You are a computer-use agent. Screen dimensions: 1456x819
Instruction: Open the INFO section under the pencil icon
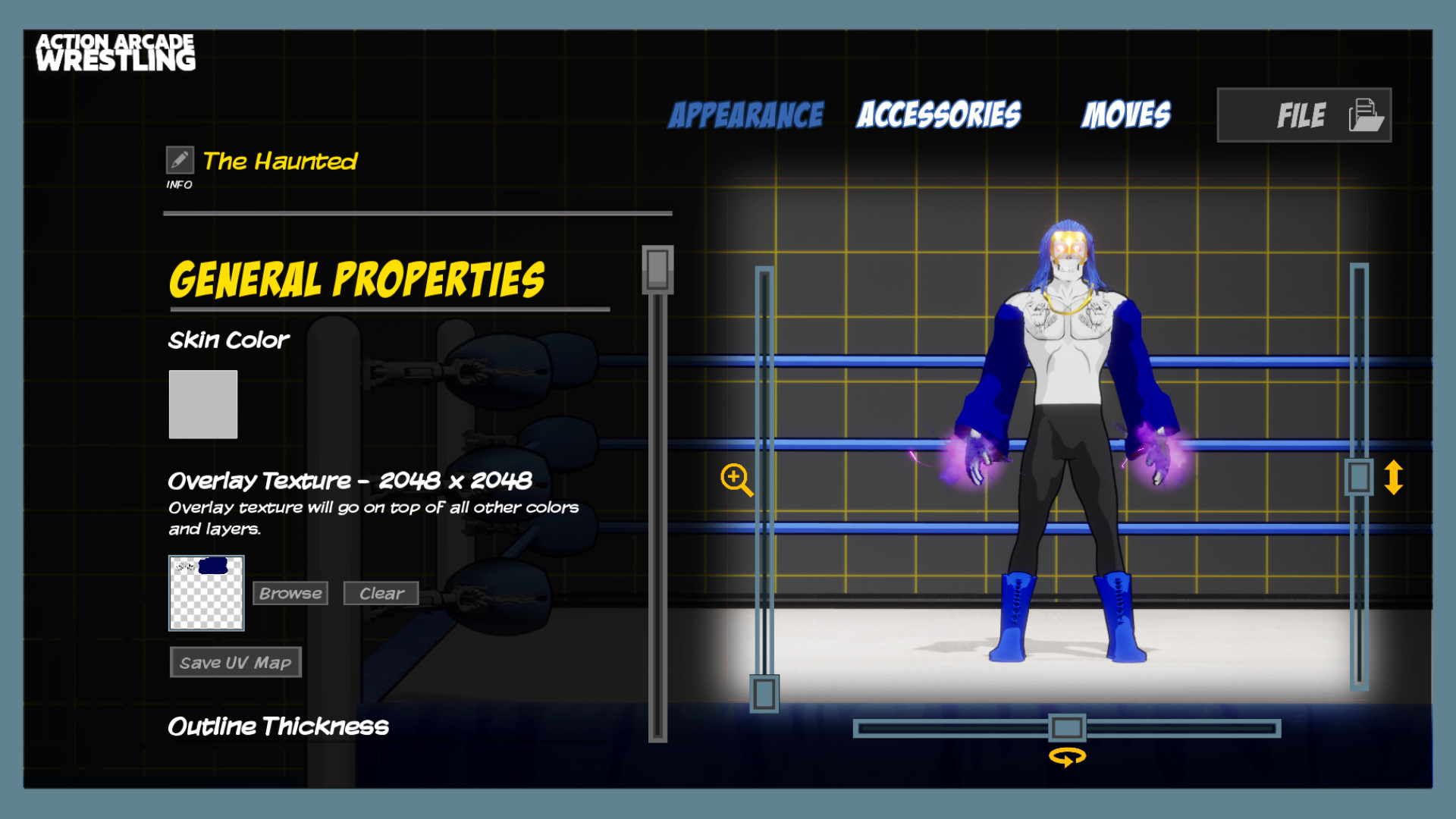pyautogui.click(x=180, y=184)
